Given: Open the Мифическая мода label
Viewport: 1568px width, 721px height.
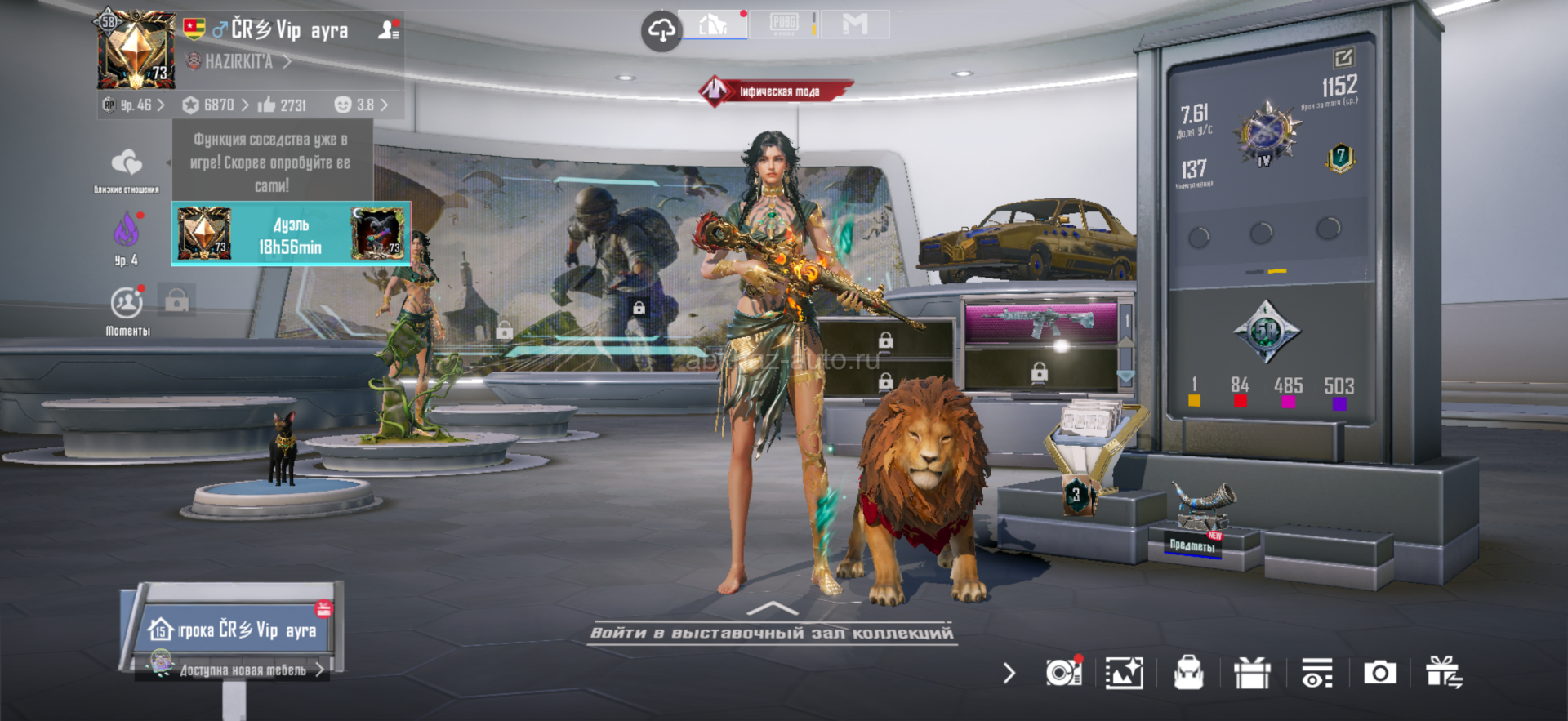Looking at the screenshot, I should pyautogui.click(x=777, y=91).
